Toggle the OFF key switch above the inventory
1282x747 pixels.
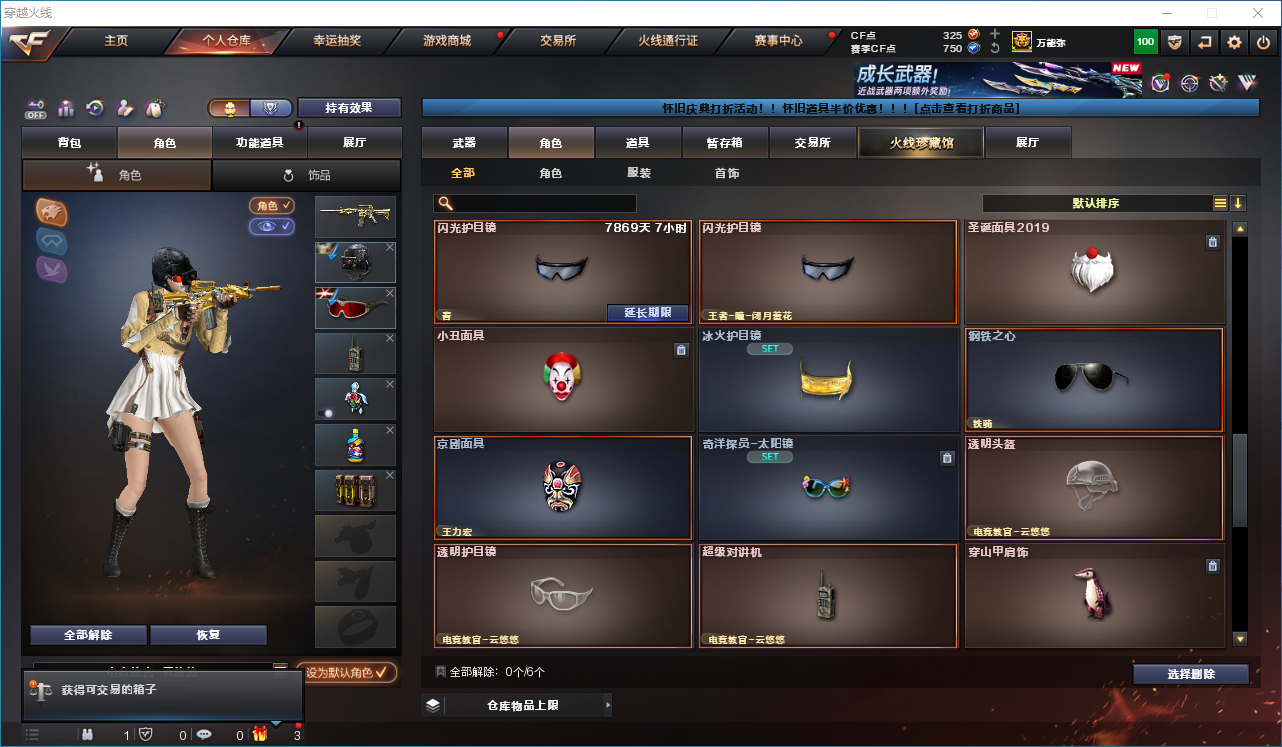point(33,108)
